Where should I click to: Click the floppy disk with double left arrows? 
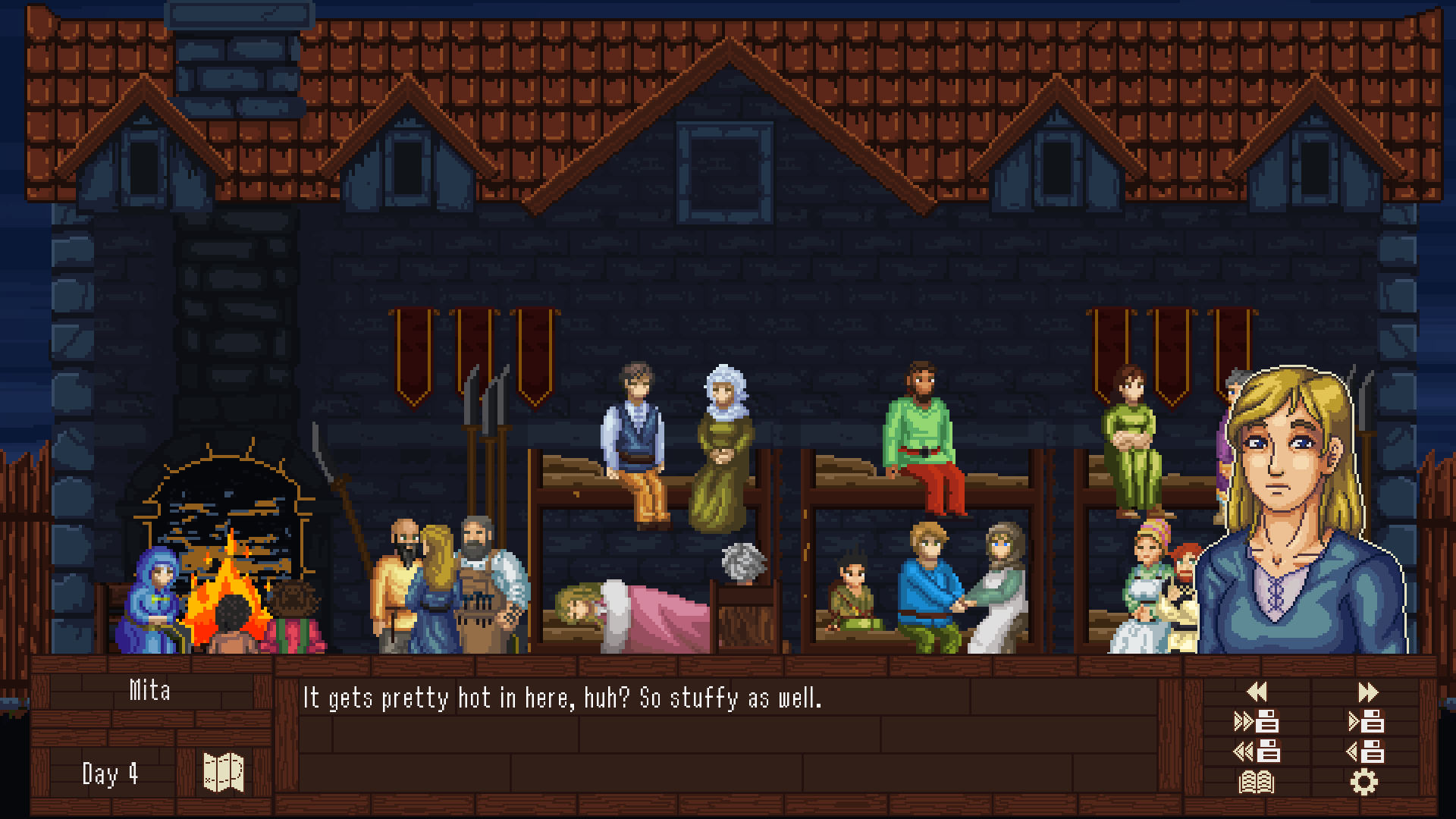point(1257,752)
